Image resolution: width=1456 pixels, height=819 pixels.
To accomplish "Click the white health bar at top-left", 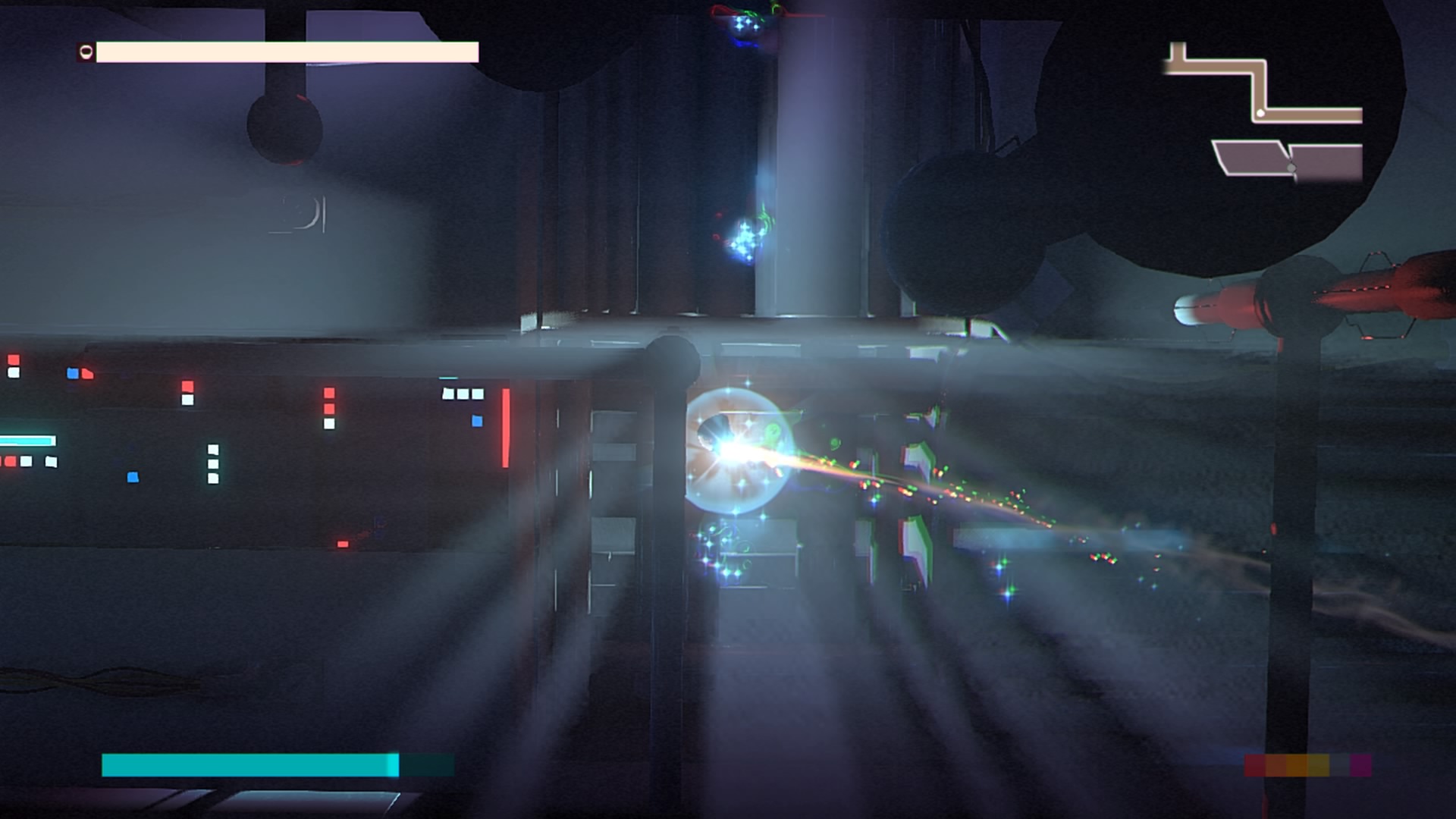I will [x=288, y=53].
